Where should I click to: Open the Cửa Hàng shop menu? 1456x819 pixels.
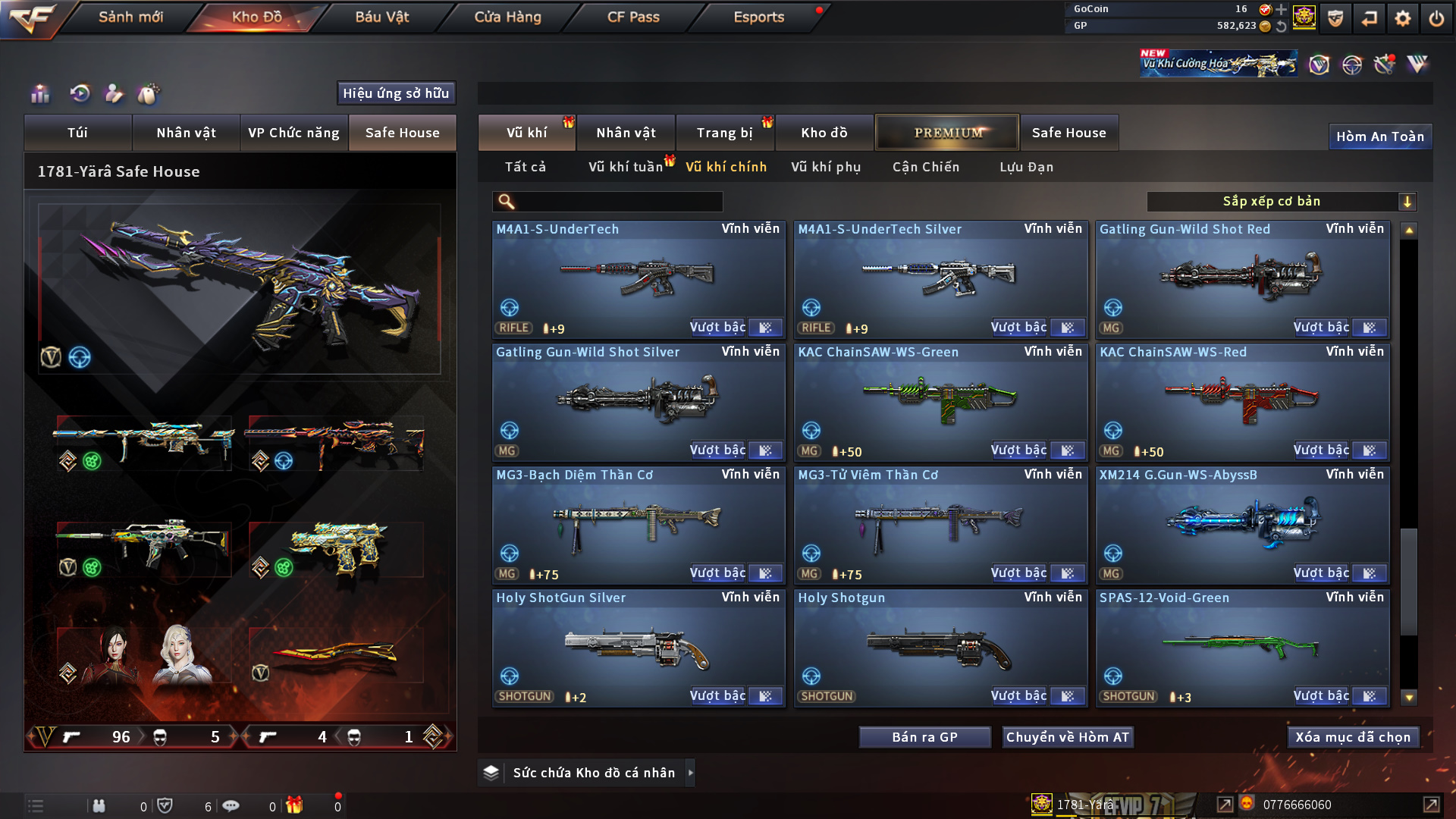pyautogui.click(x=507, y=17)
